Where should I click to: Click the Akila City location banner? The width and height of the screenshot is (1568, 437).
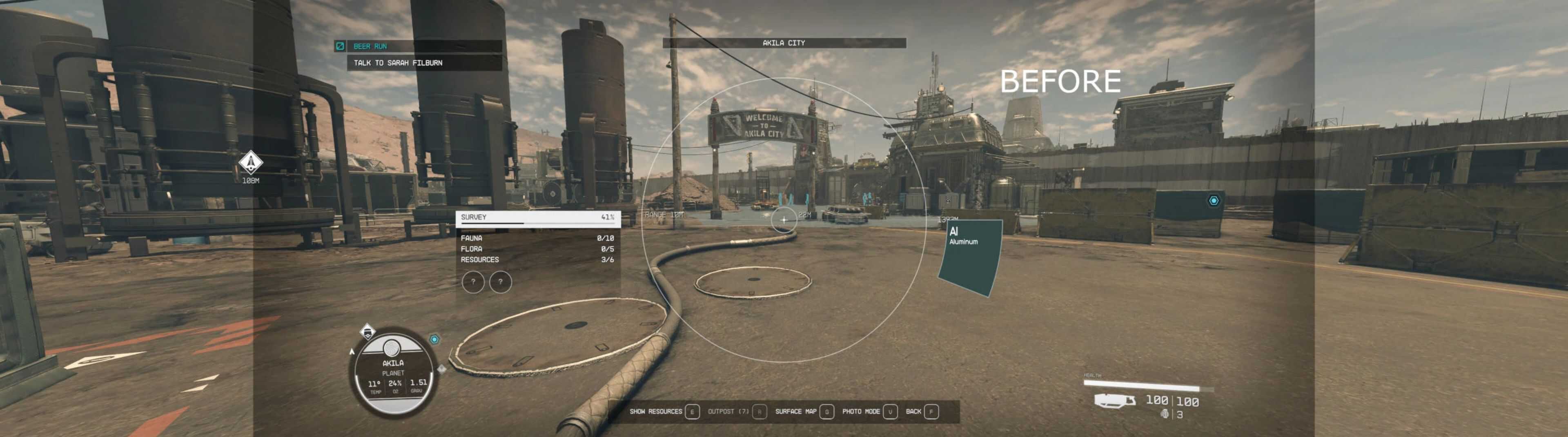click(x=784, y=43)
